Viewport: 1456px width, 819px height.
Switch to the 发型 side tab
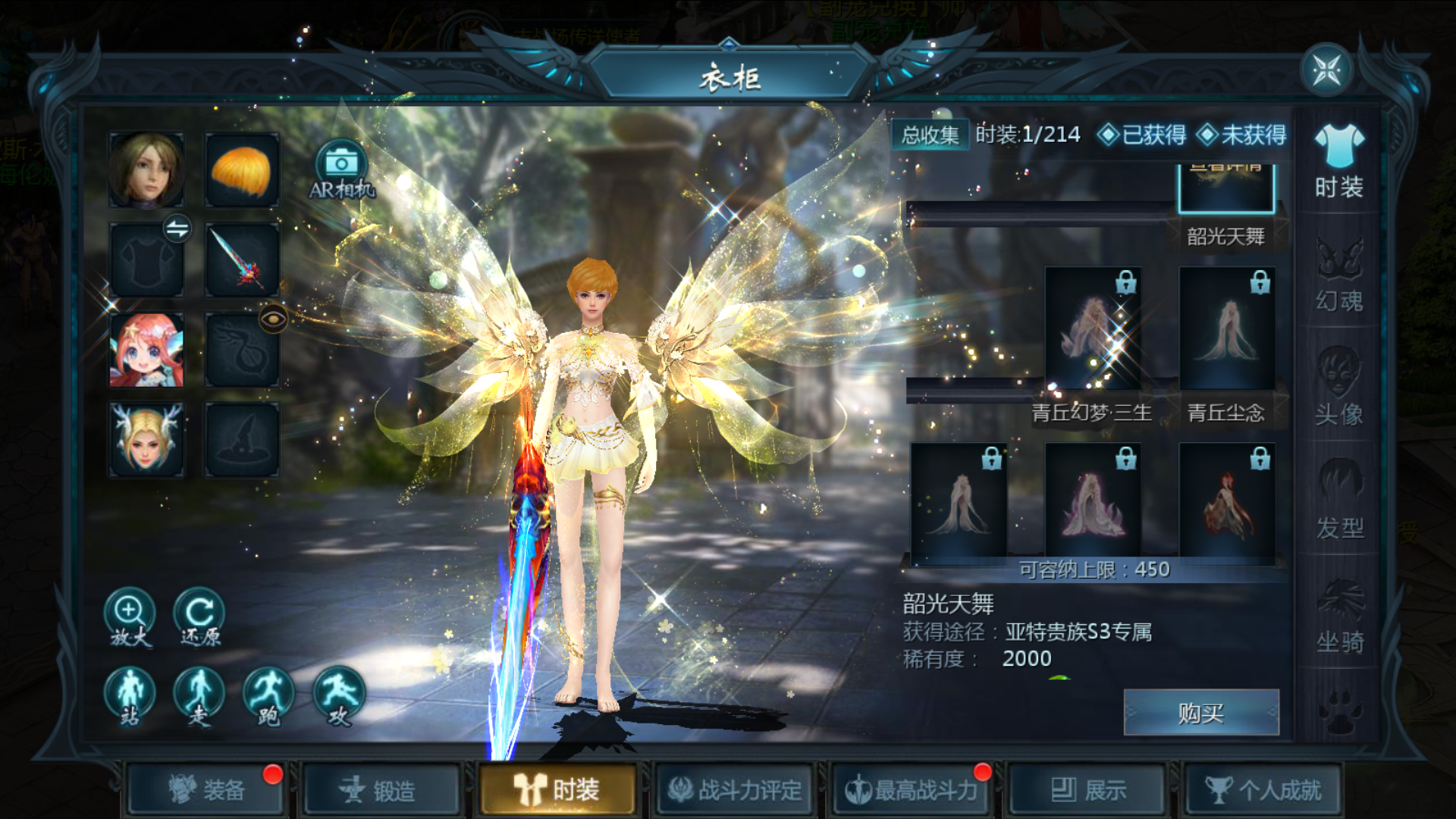(1338, 500)
